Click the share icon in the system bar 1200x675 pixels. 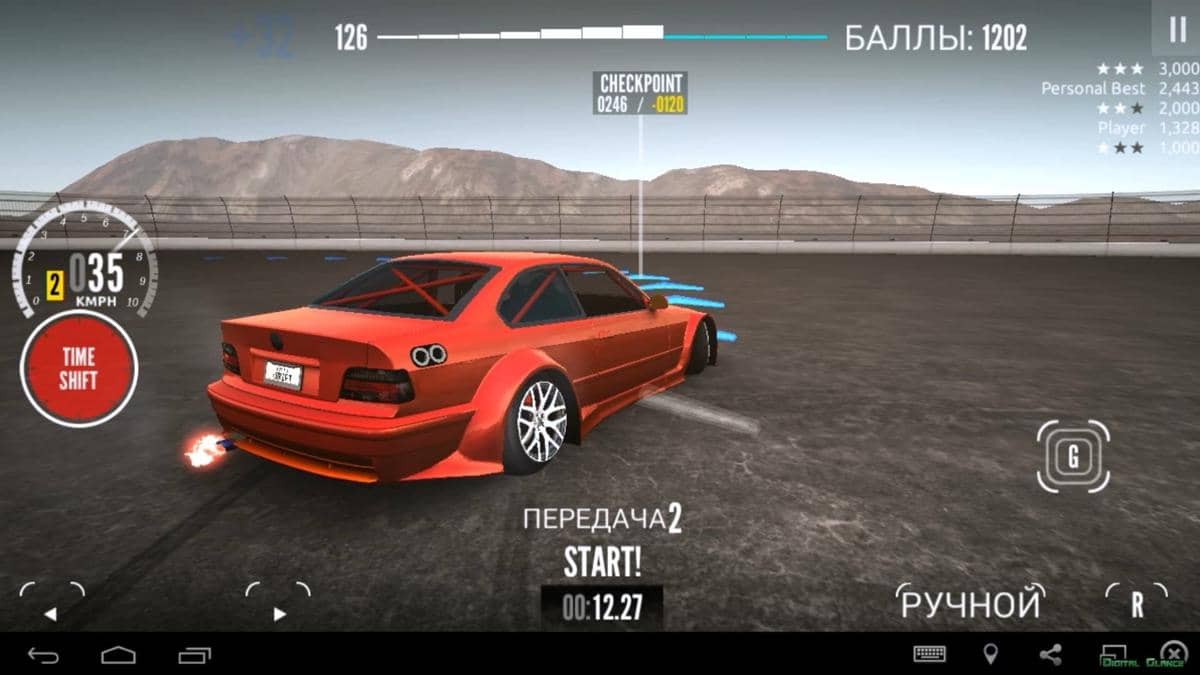pos(1050,654)
